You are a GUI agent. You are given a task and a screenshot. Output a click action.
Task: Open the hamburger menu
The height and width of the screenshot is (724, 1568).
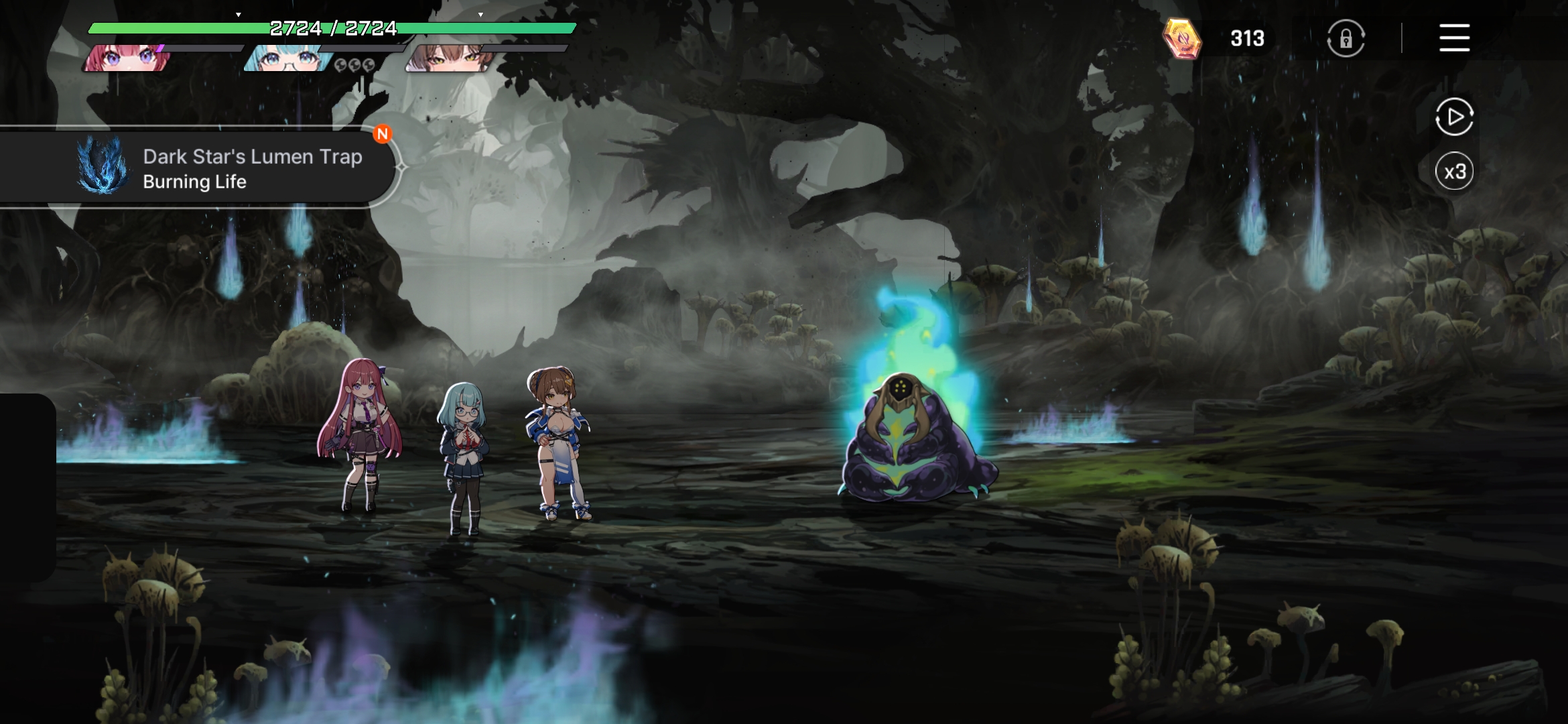click(1454, 38)
